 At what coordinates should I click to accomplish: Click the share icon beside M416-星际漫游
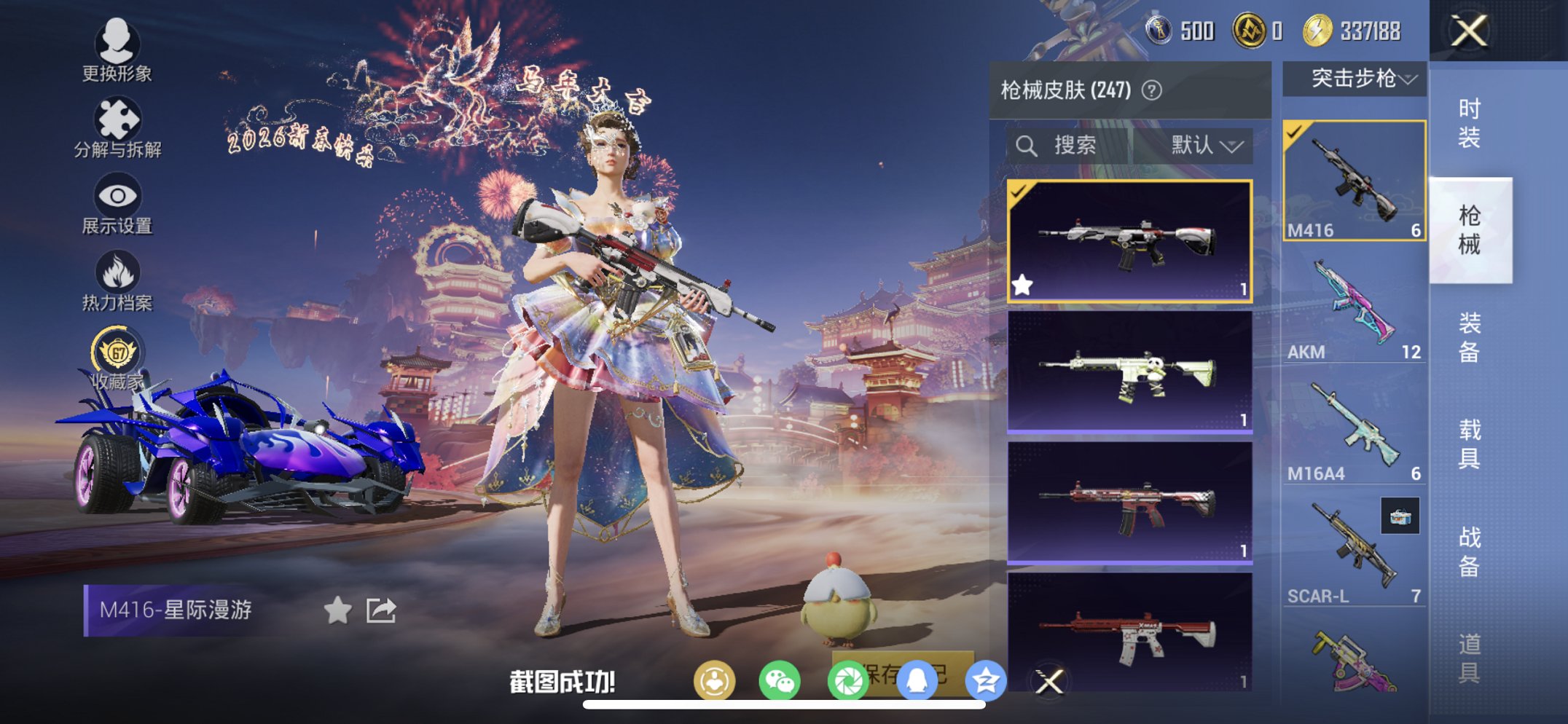coord(380,611)
